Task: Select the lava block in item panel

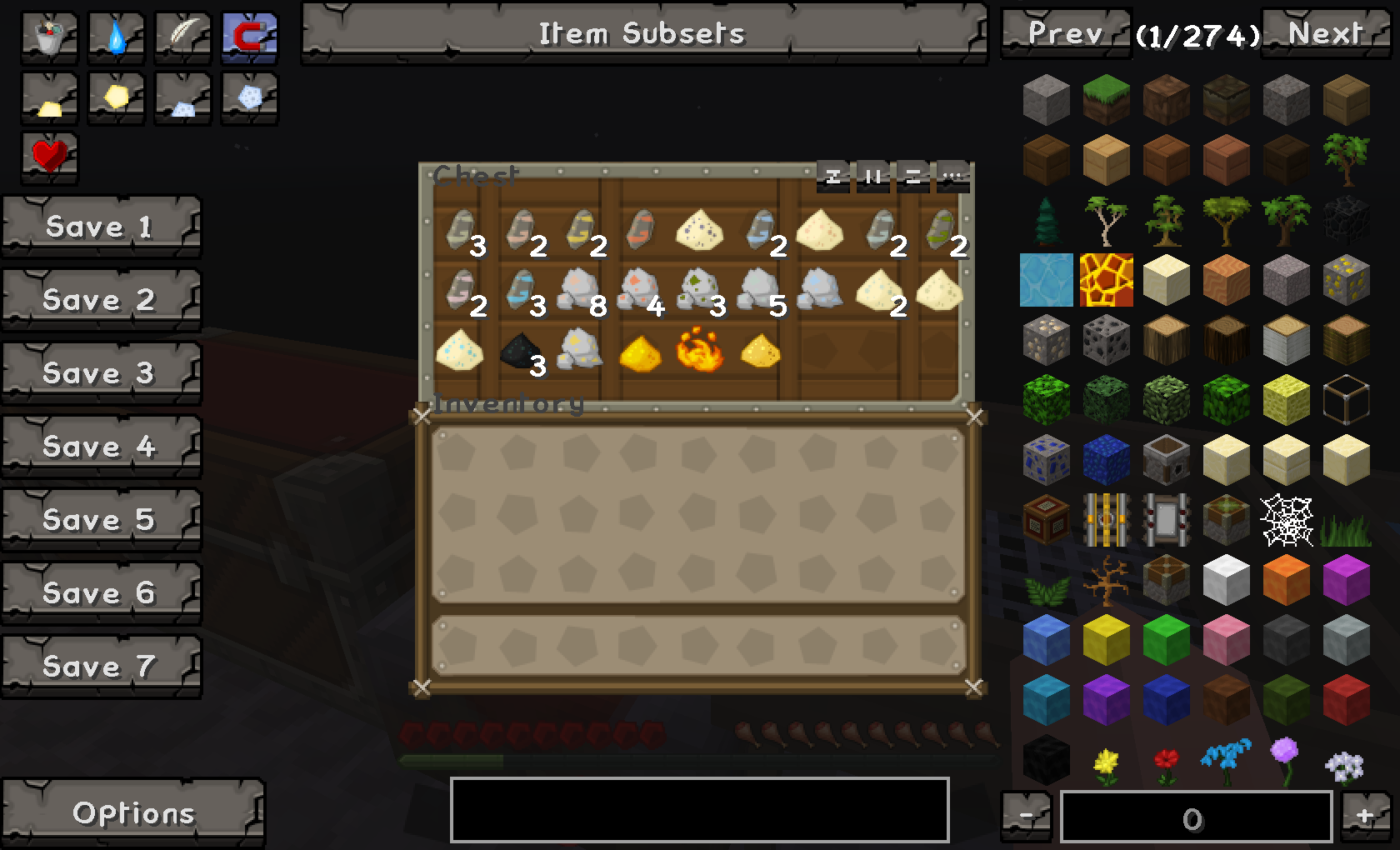Action: (x=1106, y=280)
